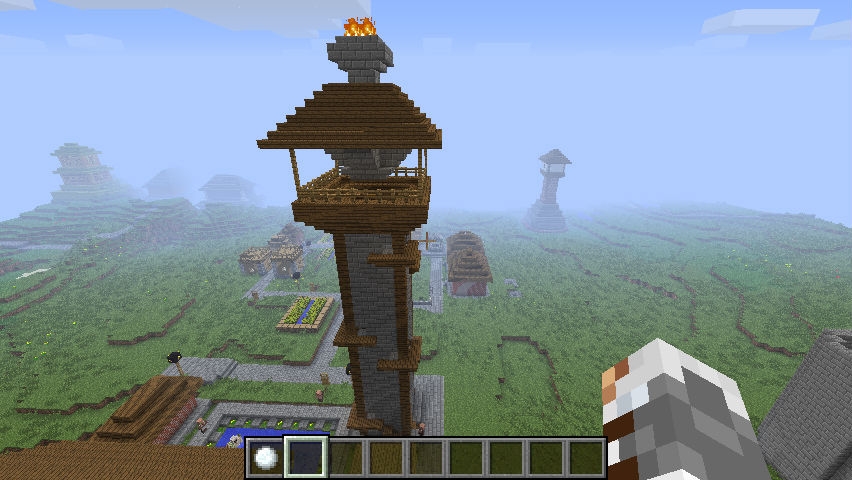
Task: Click the highlighted empty hotbar slot
Action: (306, 457)
